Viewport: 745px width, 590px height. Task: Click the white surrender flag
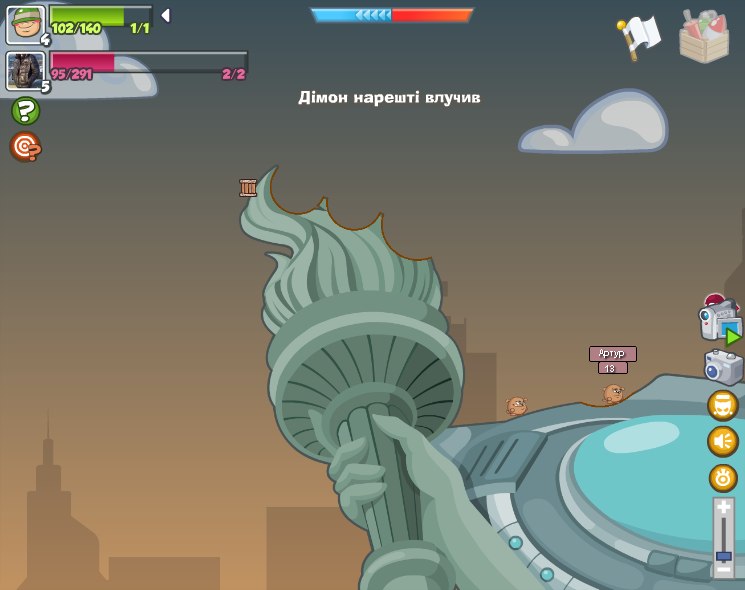click(638, 37)
